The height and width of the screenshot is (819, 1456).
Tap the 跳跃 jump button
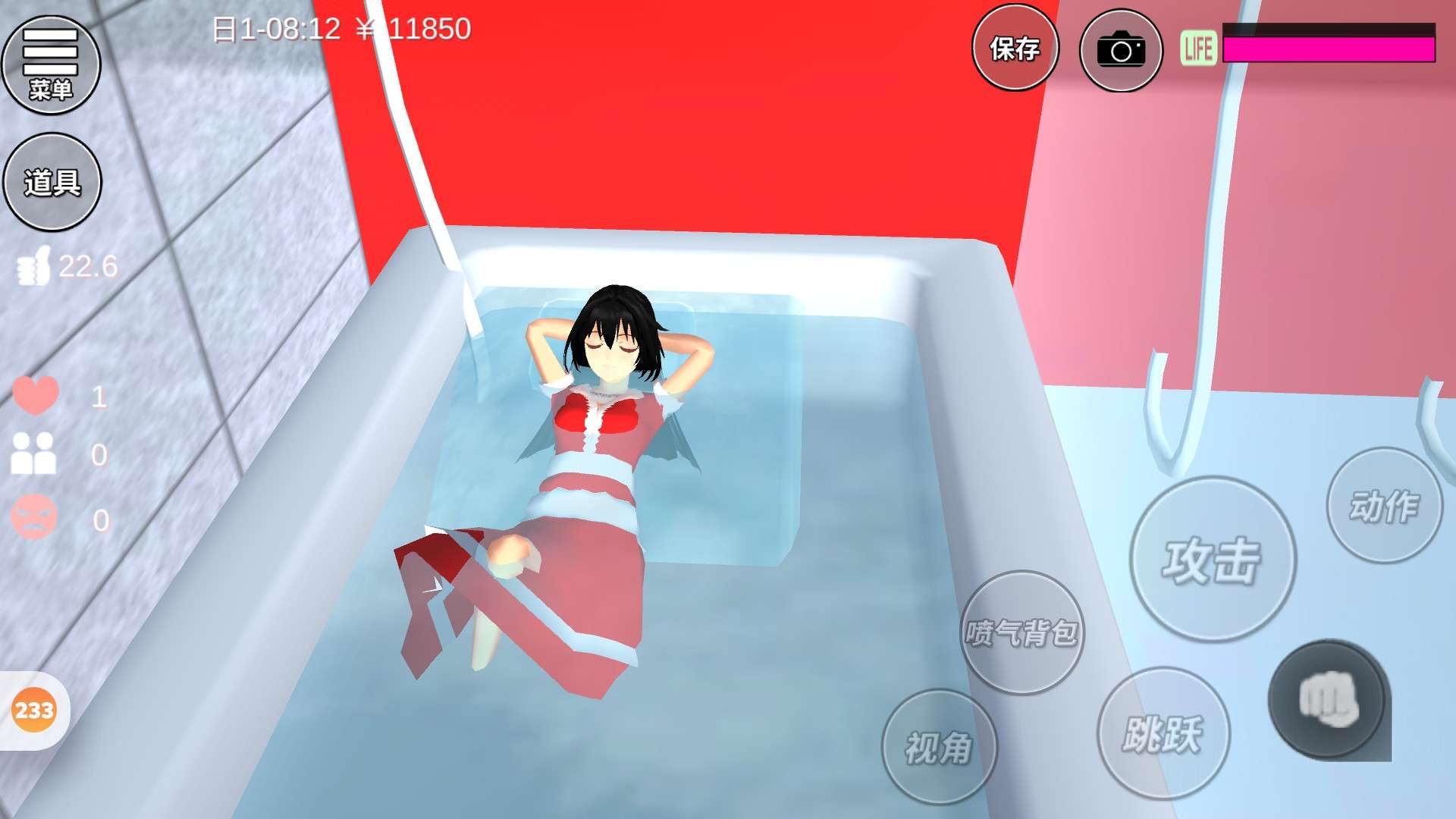[x=1163, y=733]
